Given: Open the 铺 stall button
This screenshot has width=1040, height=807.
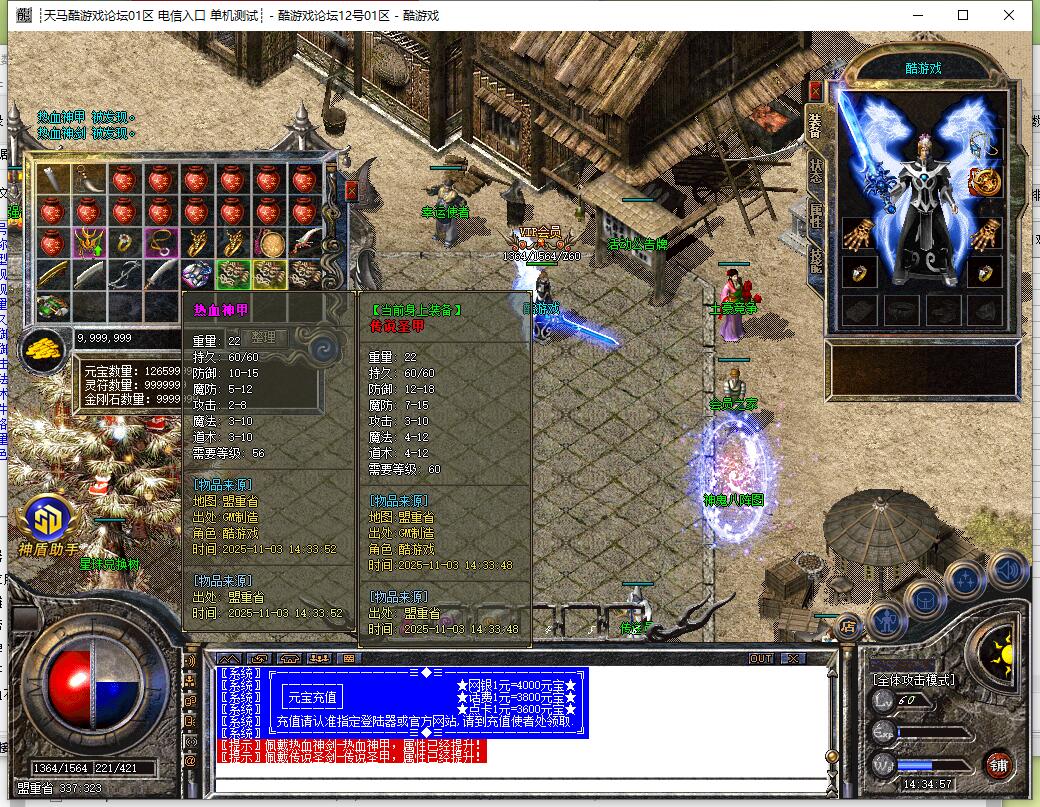Looking at the screenshot, I should [997, 764].
